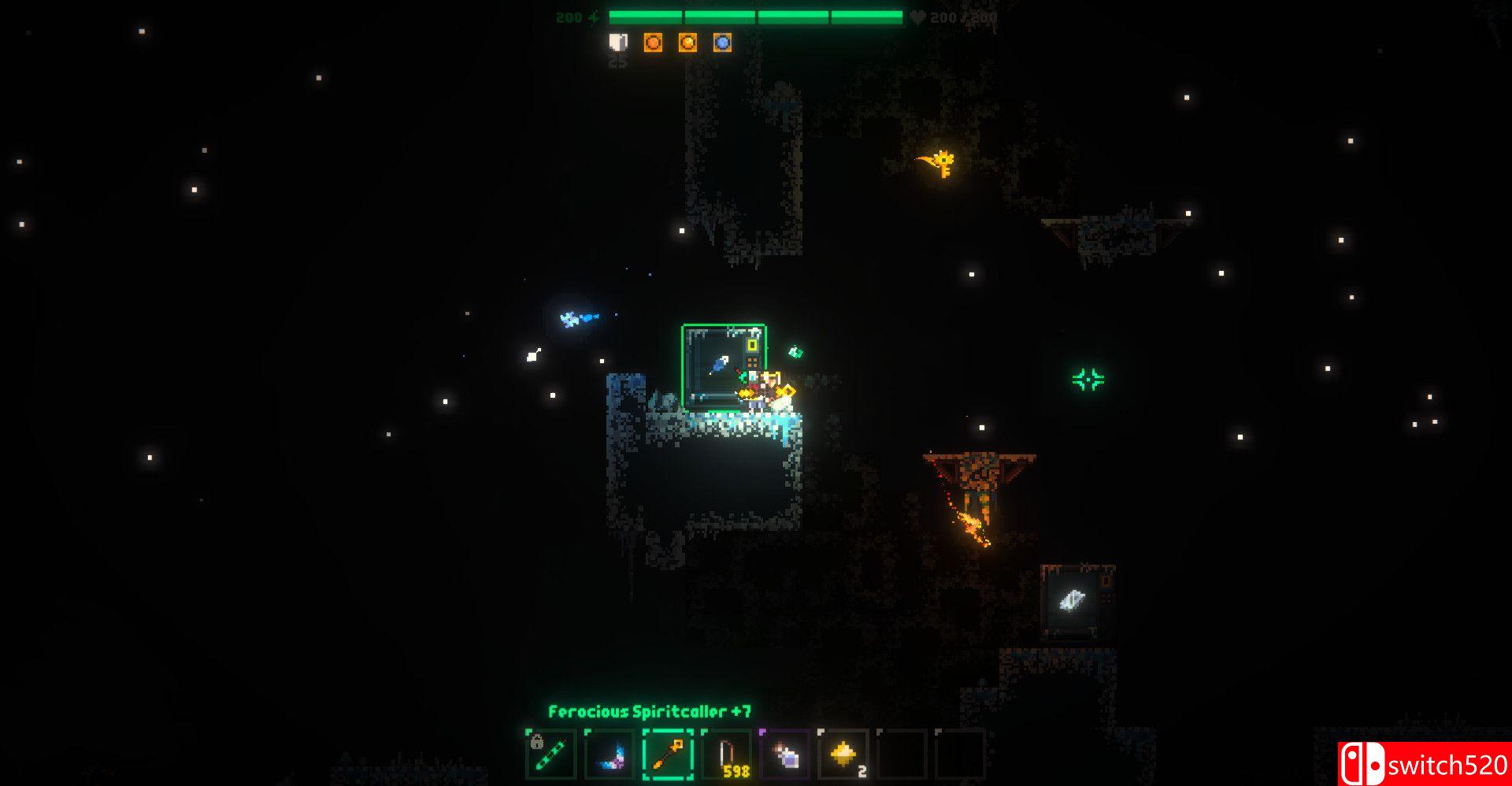Use the purple potion bottle slot

coord(785,754)
